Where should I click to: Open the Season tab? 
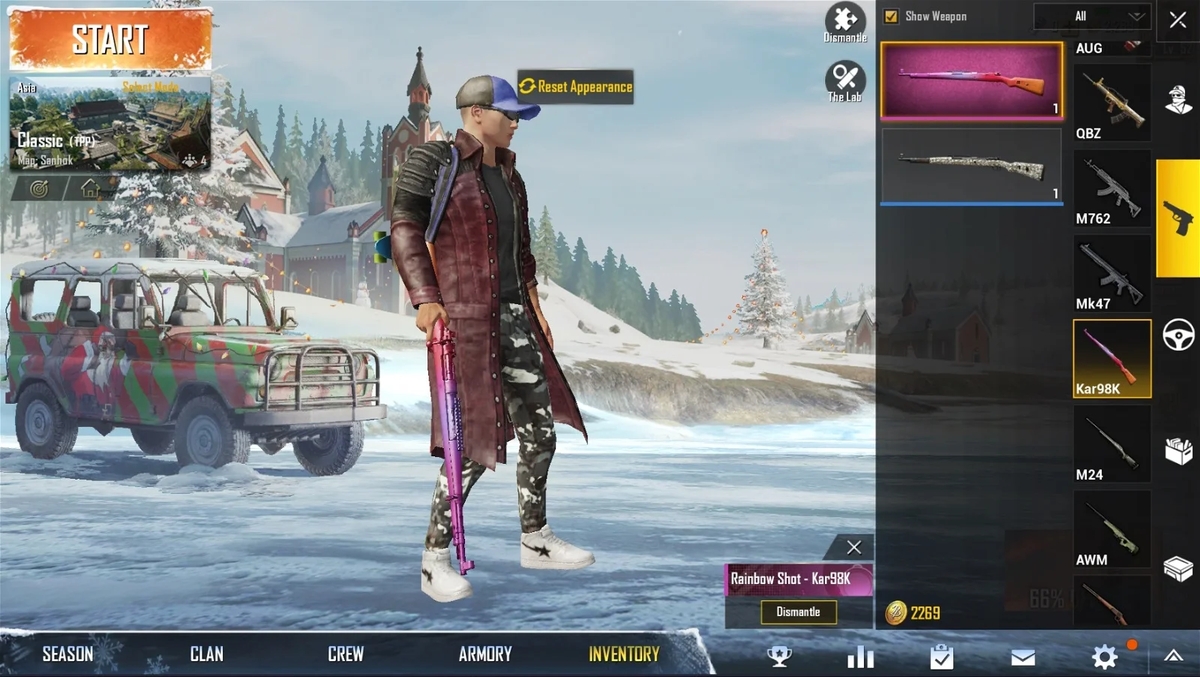click(68, 654)
